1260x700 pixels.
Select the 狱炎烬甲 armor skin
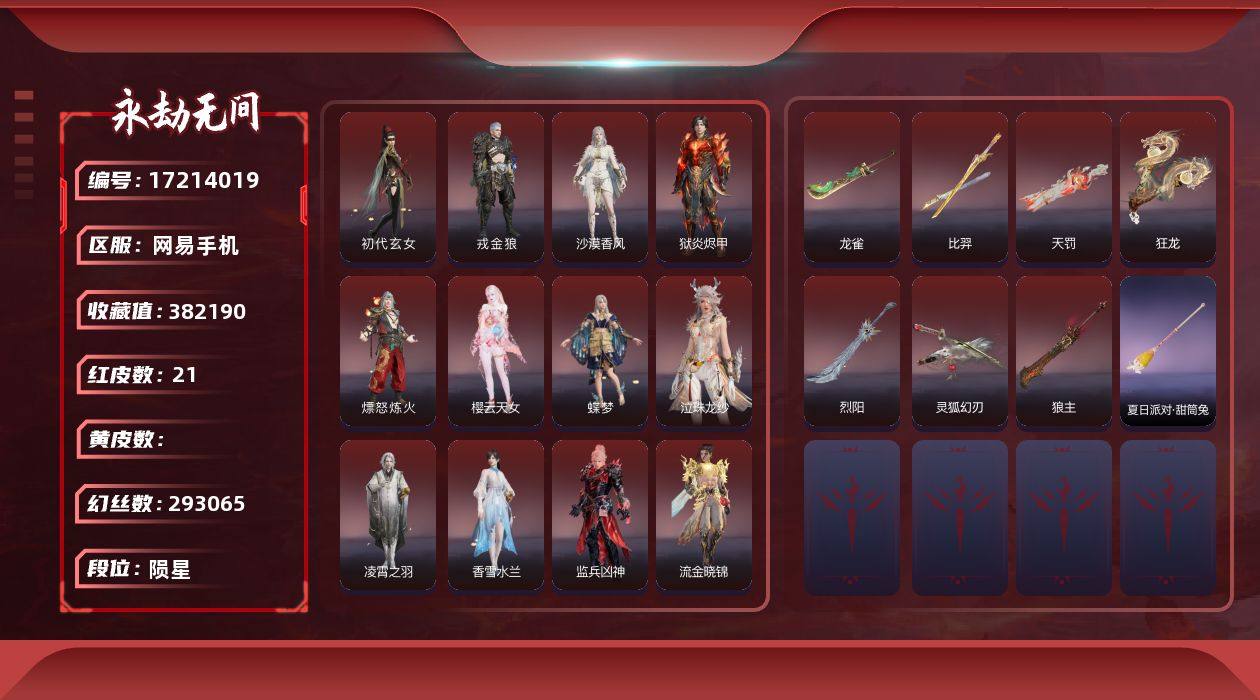pyautogui.click(x=704, y=187)
